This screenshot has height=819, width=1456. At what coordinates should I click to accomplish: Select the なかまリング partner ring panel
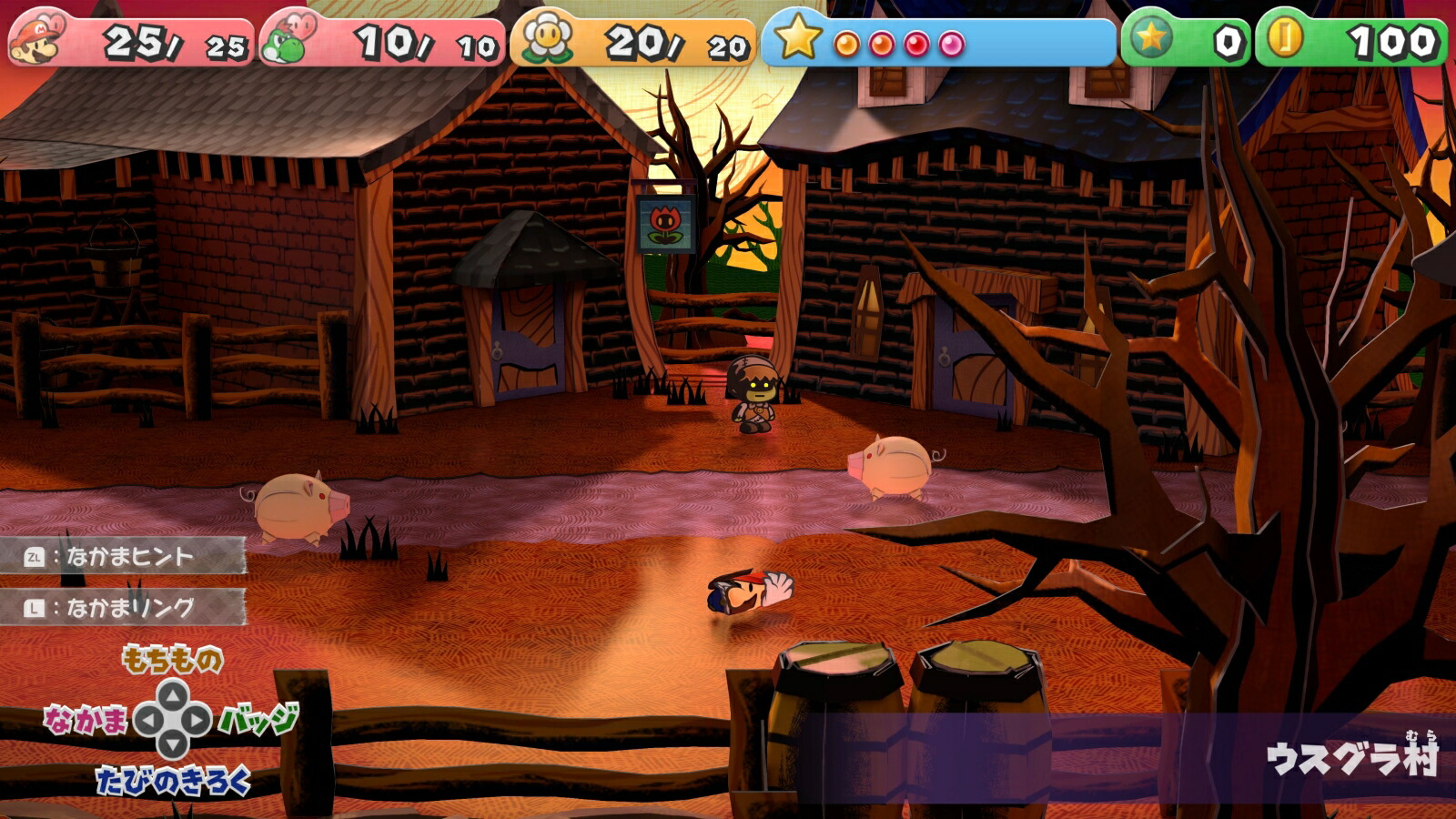point(123,607)
